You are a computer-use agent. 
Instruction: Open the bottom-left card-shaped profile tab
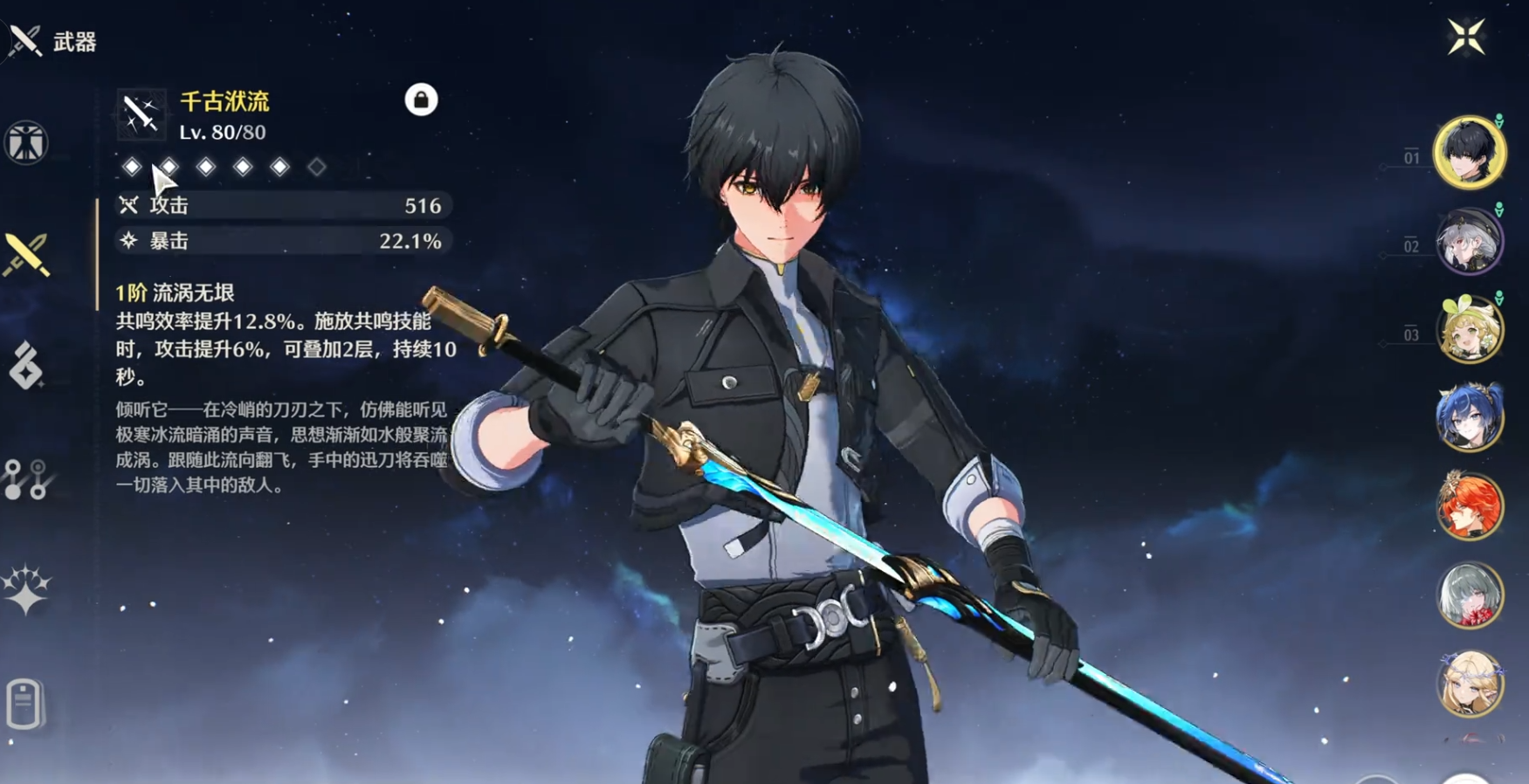[24, 703]
